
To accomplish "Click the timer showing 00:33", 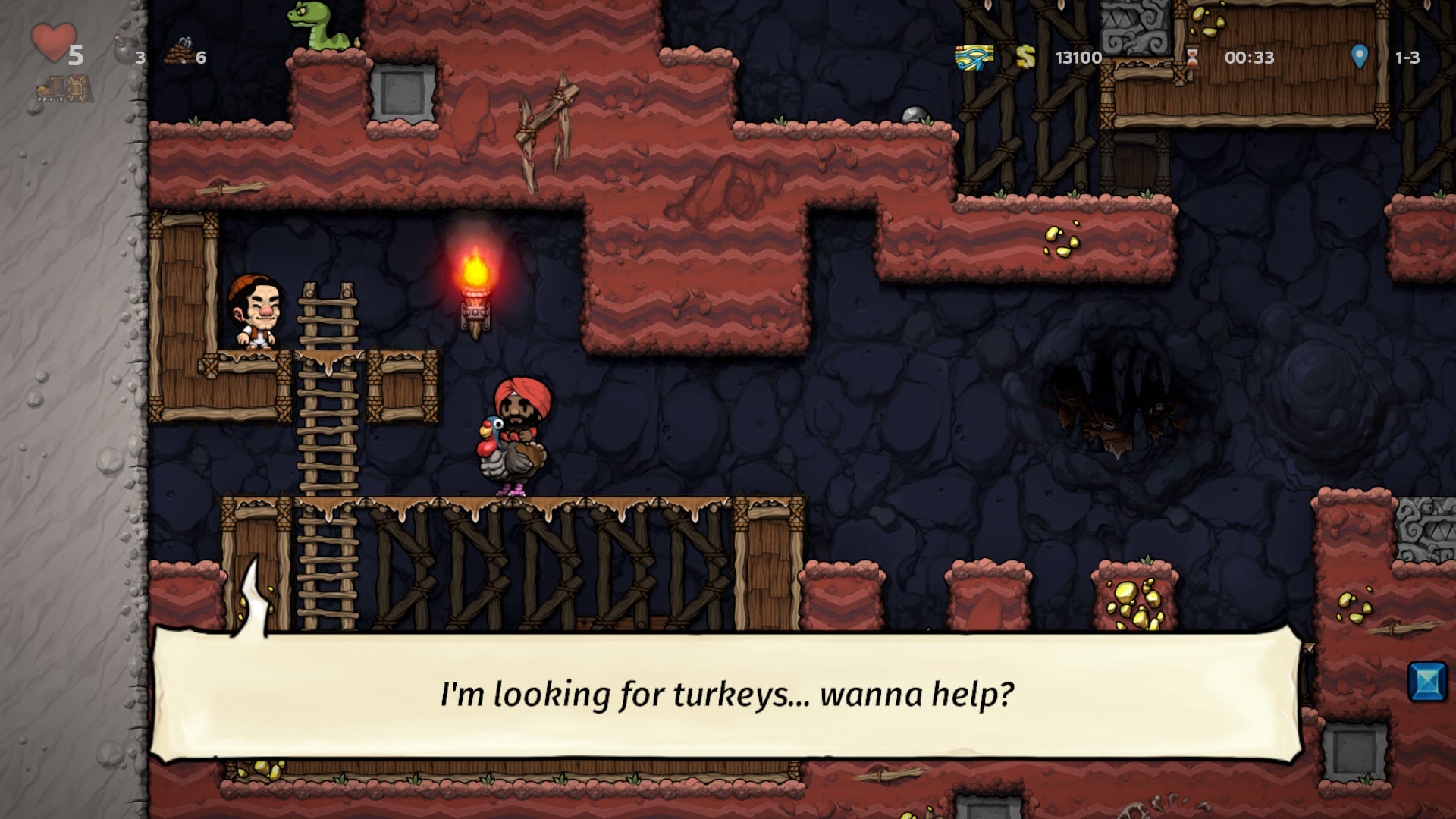I will (x=1246, y=57).
